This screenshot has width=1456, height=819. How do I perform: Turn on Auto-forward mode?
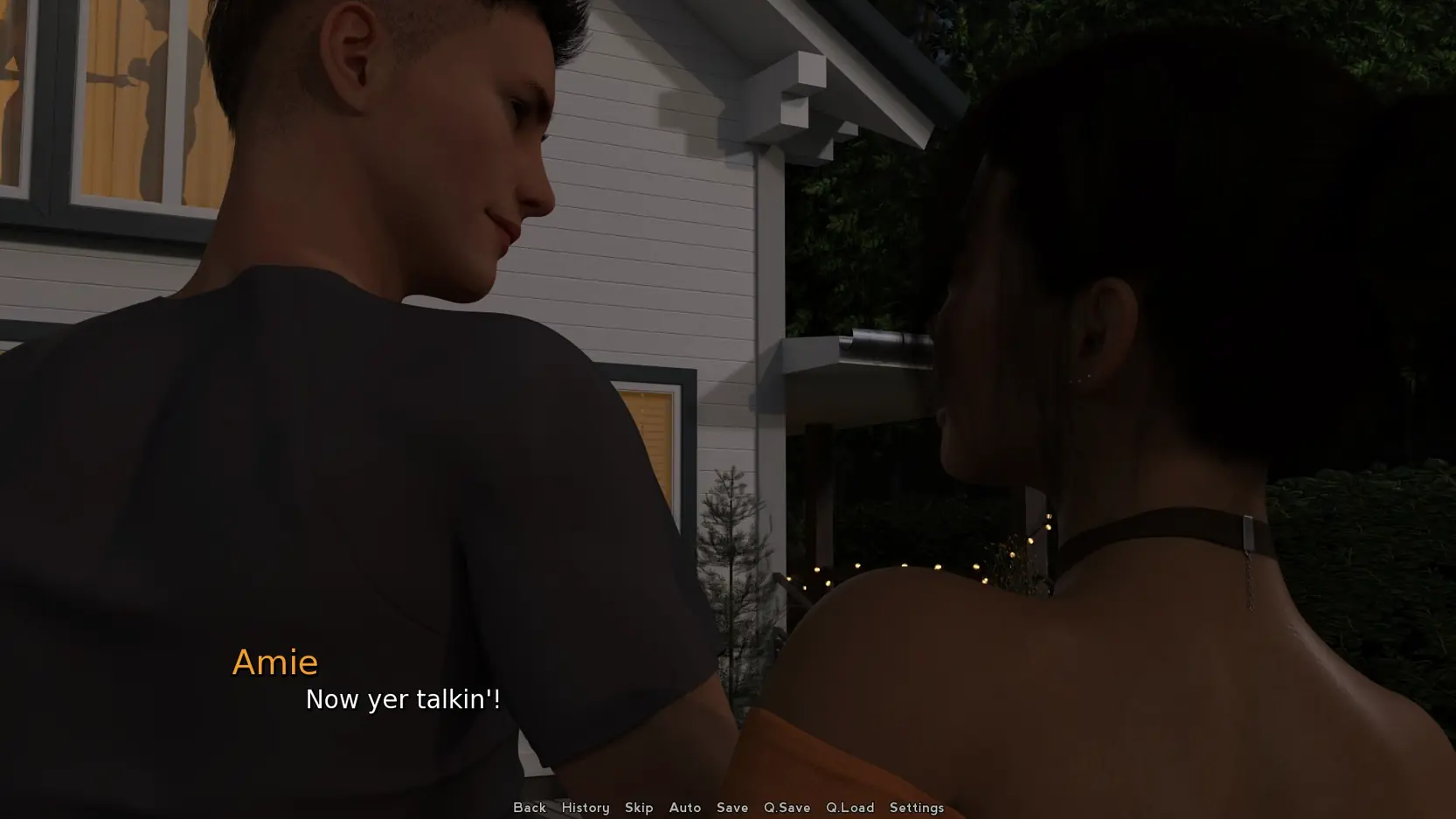[685, 808]
